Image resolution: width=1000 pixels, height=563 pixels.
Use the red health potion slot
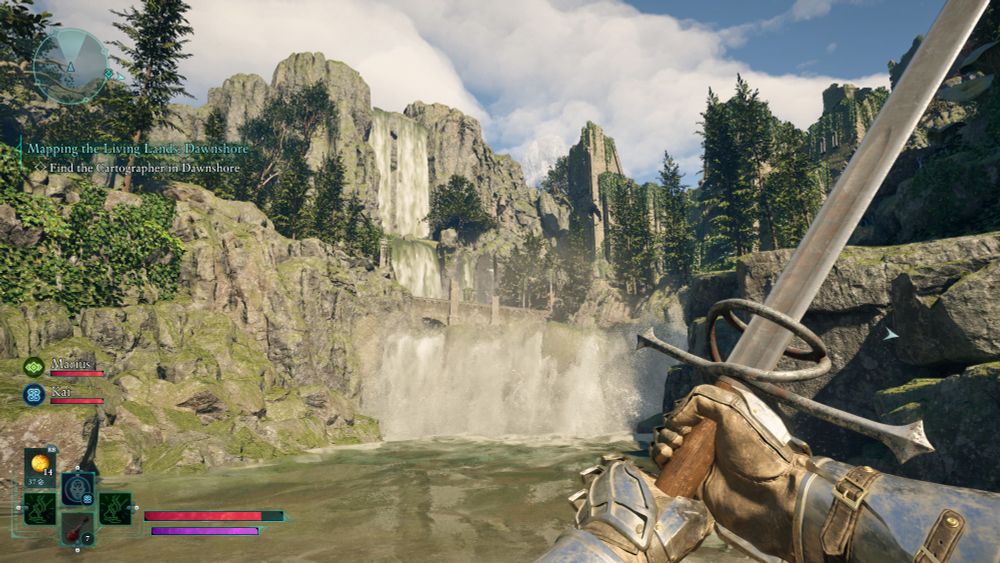77,527
